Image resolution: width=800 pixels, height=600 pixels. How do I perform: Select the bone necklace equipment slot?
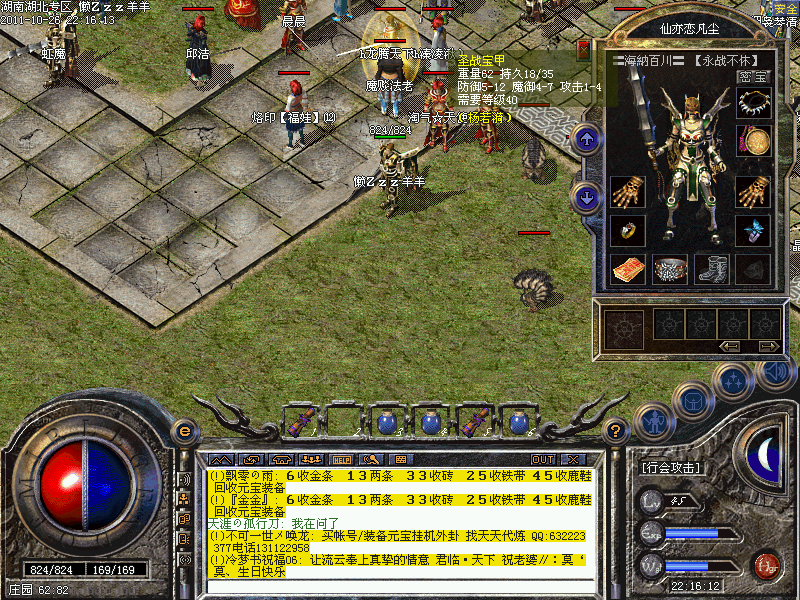(753, 103)
